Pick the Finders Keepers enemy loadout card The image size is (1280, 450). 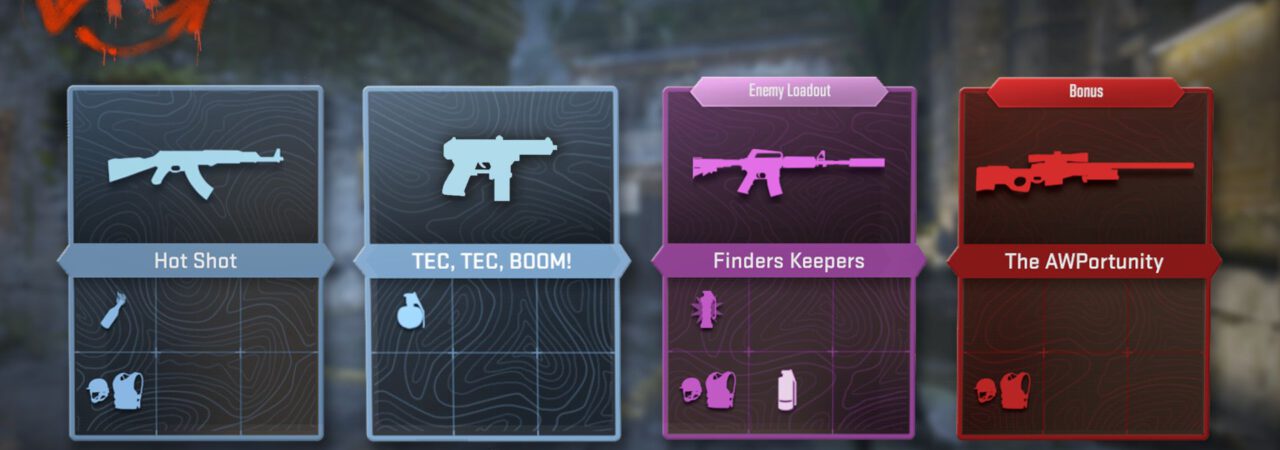788,262
